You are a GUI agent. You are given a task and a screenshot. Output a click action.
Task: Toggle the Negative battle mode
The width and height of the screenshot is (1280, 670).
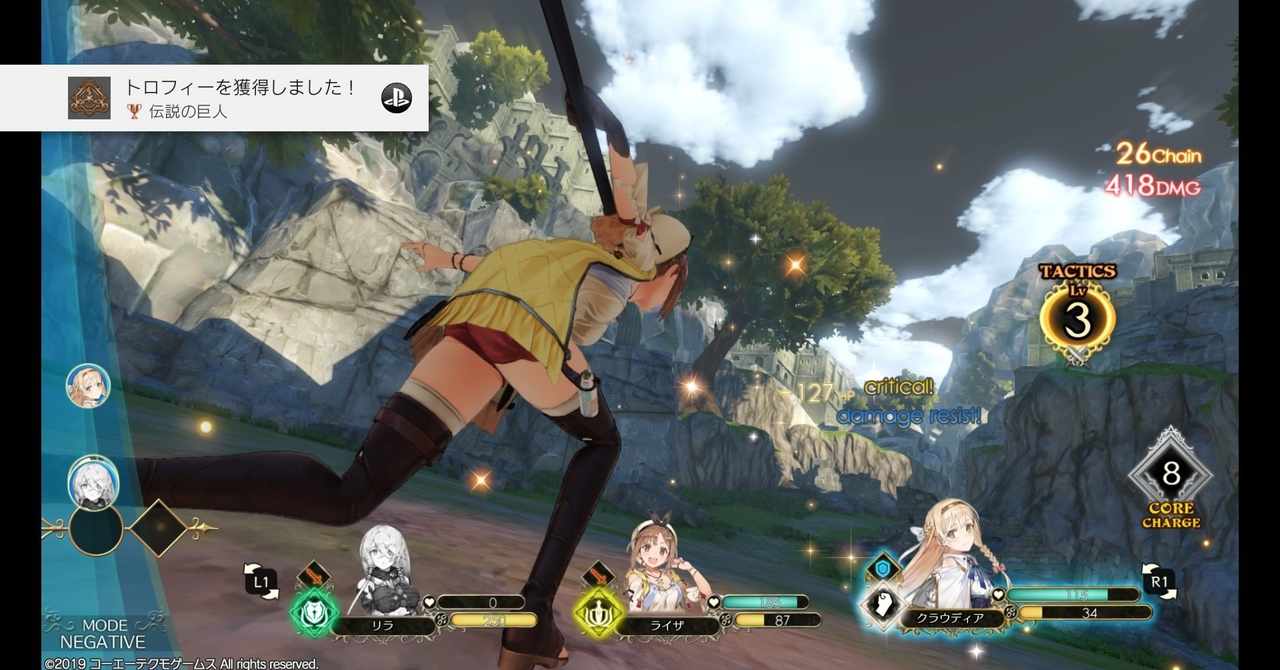103,634
